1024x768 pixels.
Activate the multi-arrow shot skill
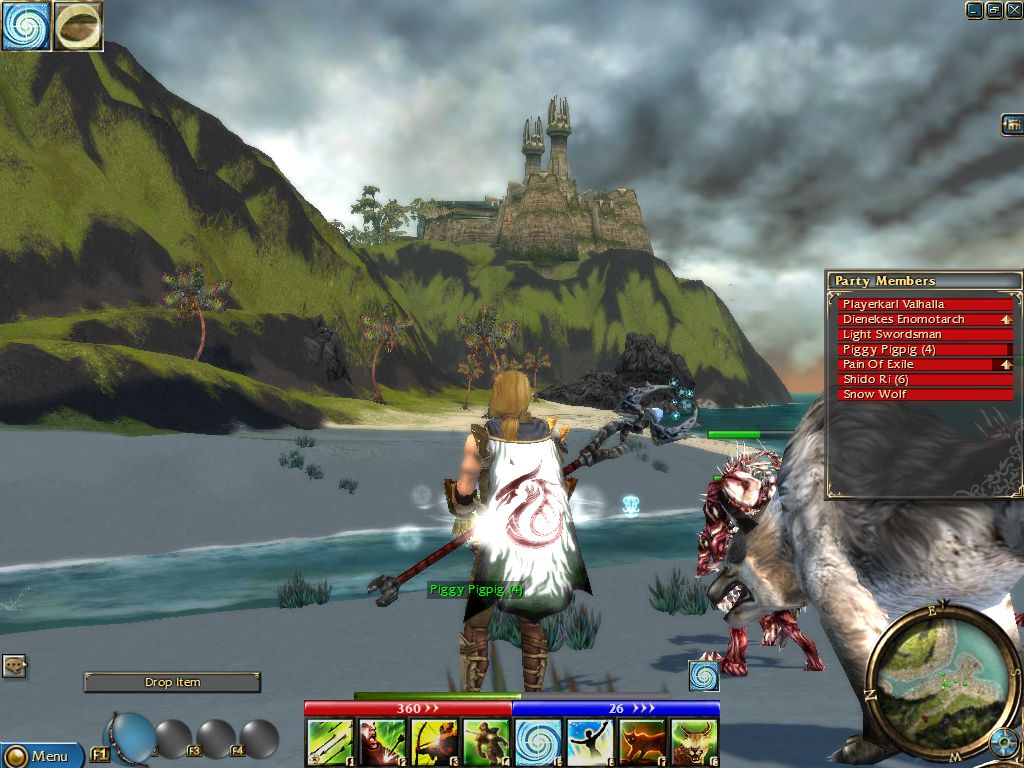(330, 743)
